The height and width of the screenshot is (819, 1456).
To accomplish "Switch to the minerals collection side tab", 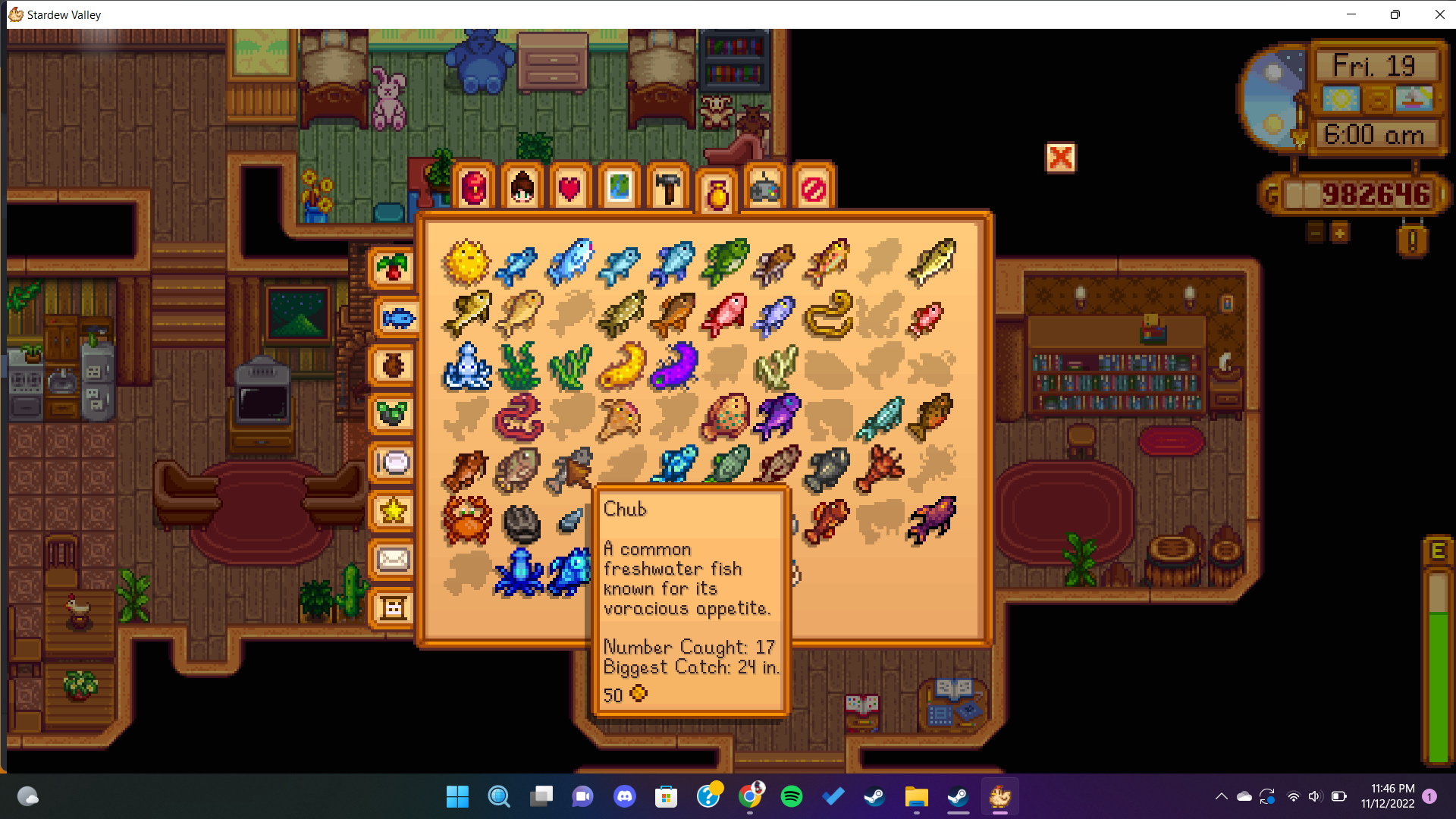I will 393,414.
